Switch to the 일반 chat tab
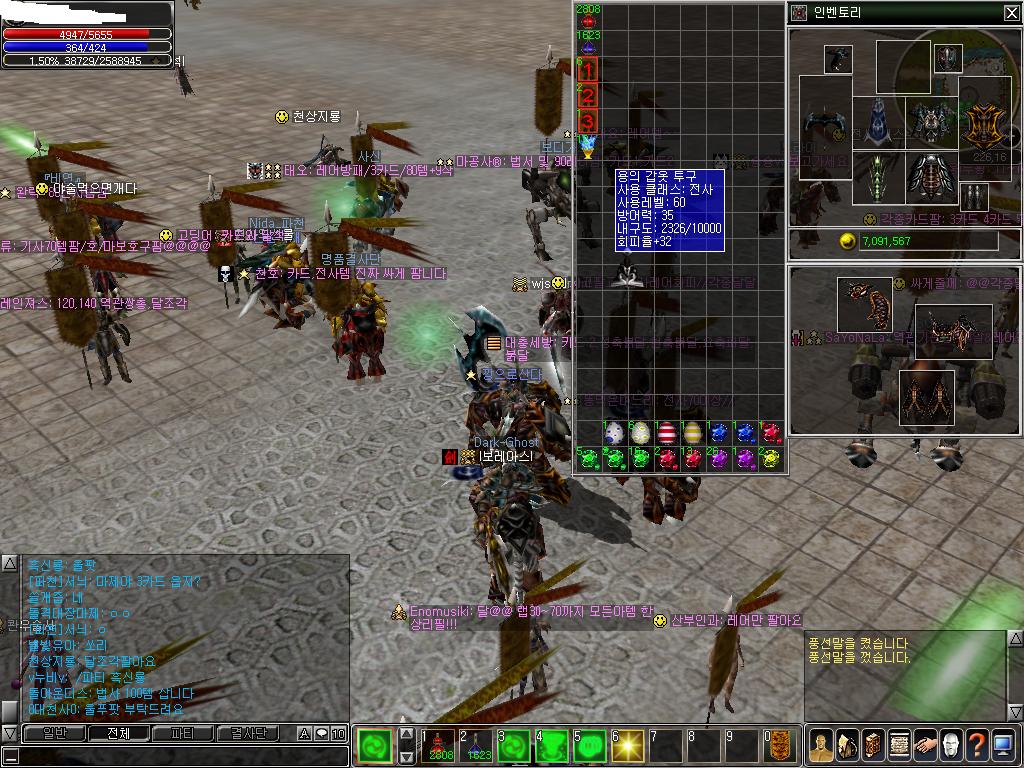Image resolution: width=1024 pixels, height=768 pixels. tap(55, 733)
